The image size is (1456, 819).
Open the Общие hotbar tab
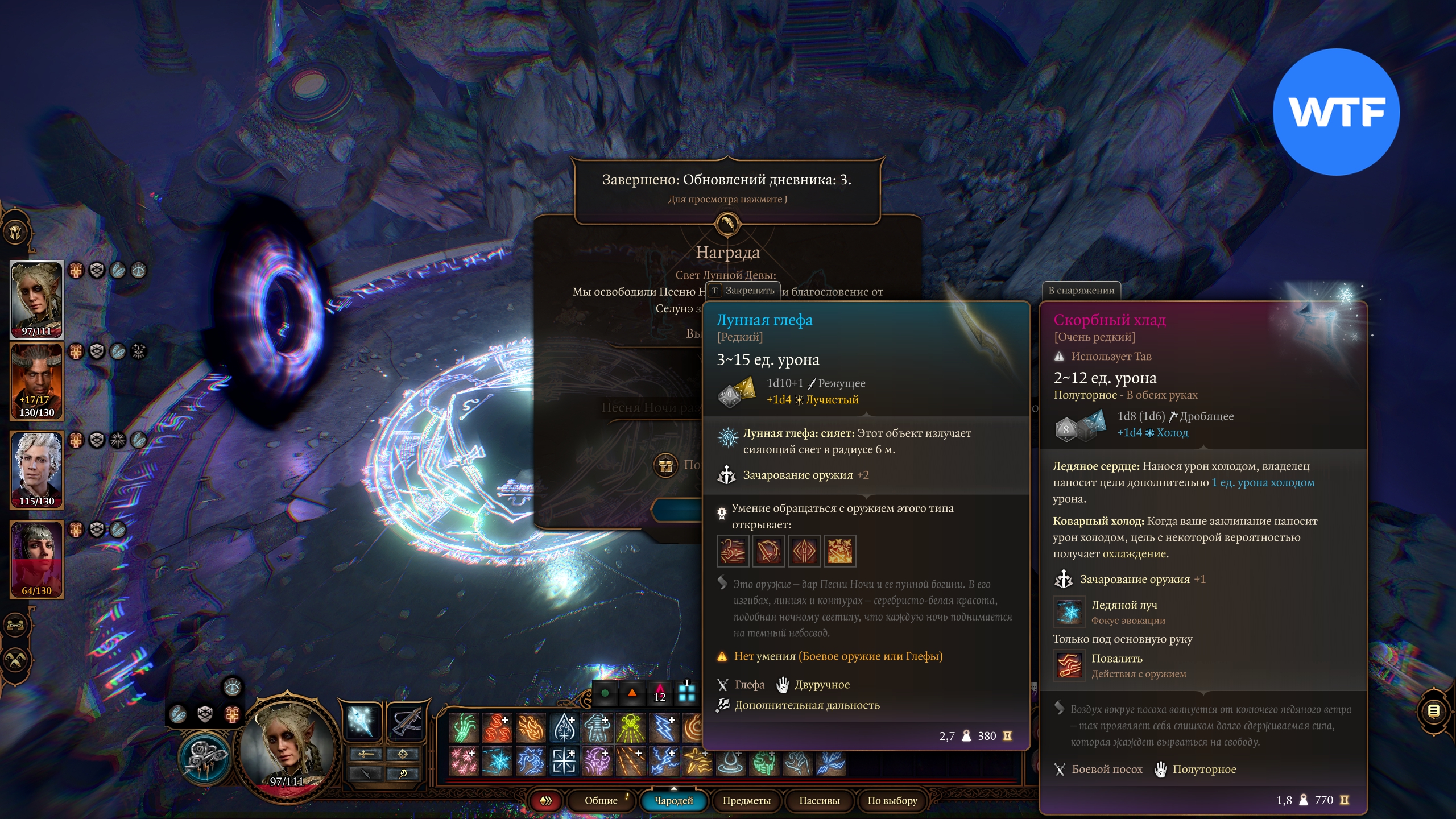[601, 800]
